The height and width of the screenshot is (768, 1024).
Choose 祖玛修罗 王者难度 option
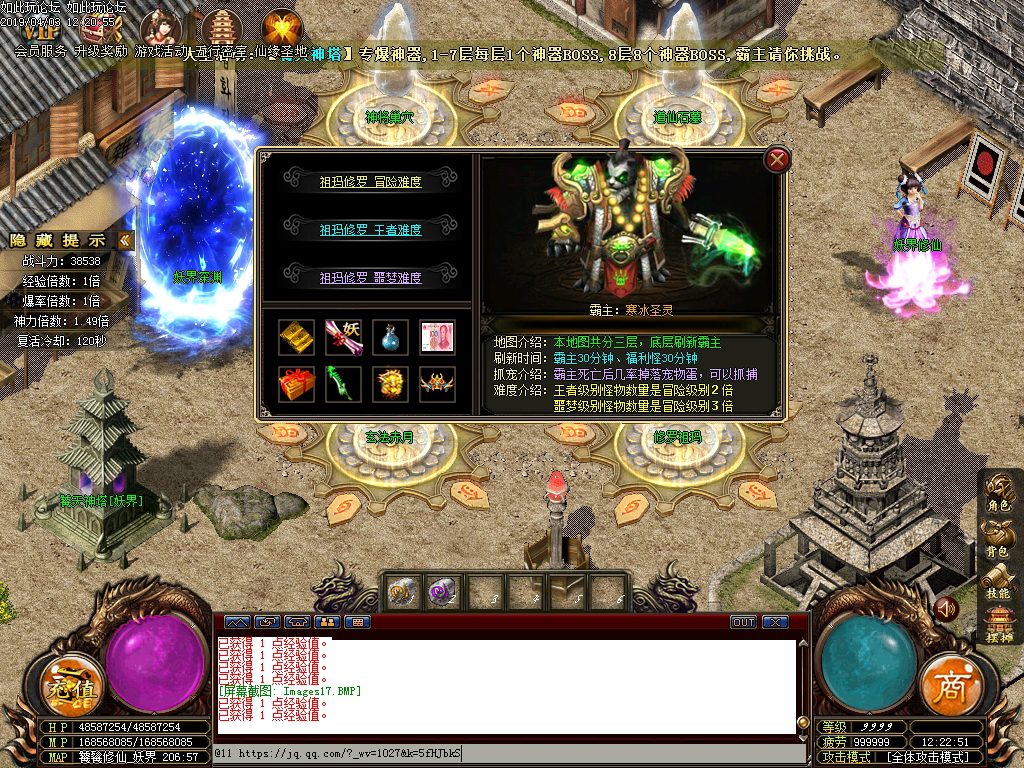(370, 229)
